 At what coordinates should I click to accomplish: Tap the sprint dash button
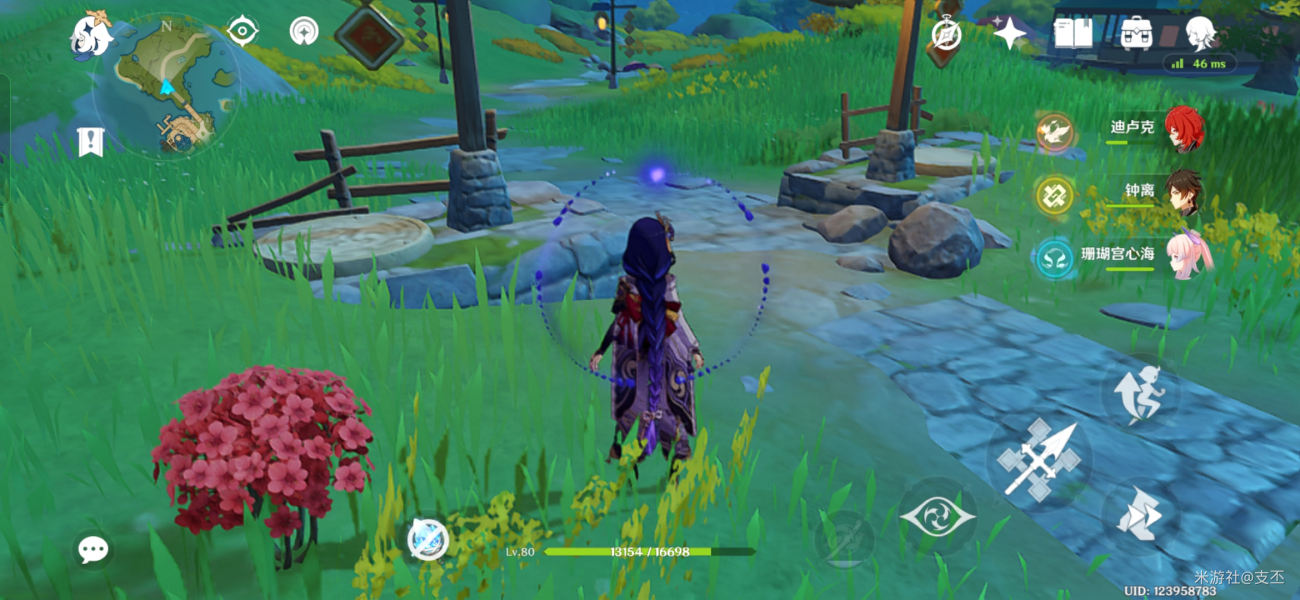(1141, 516)
